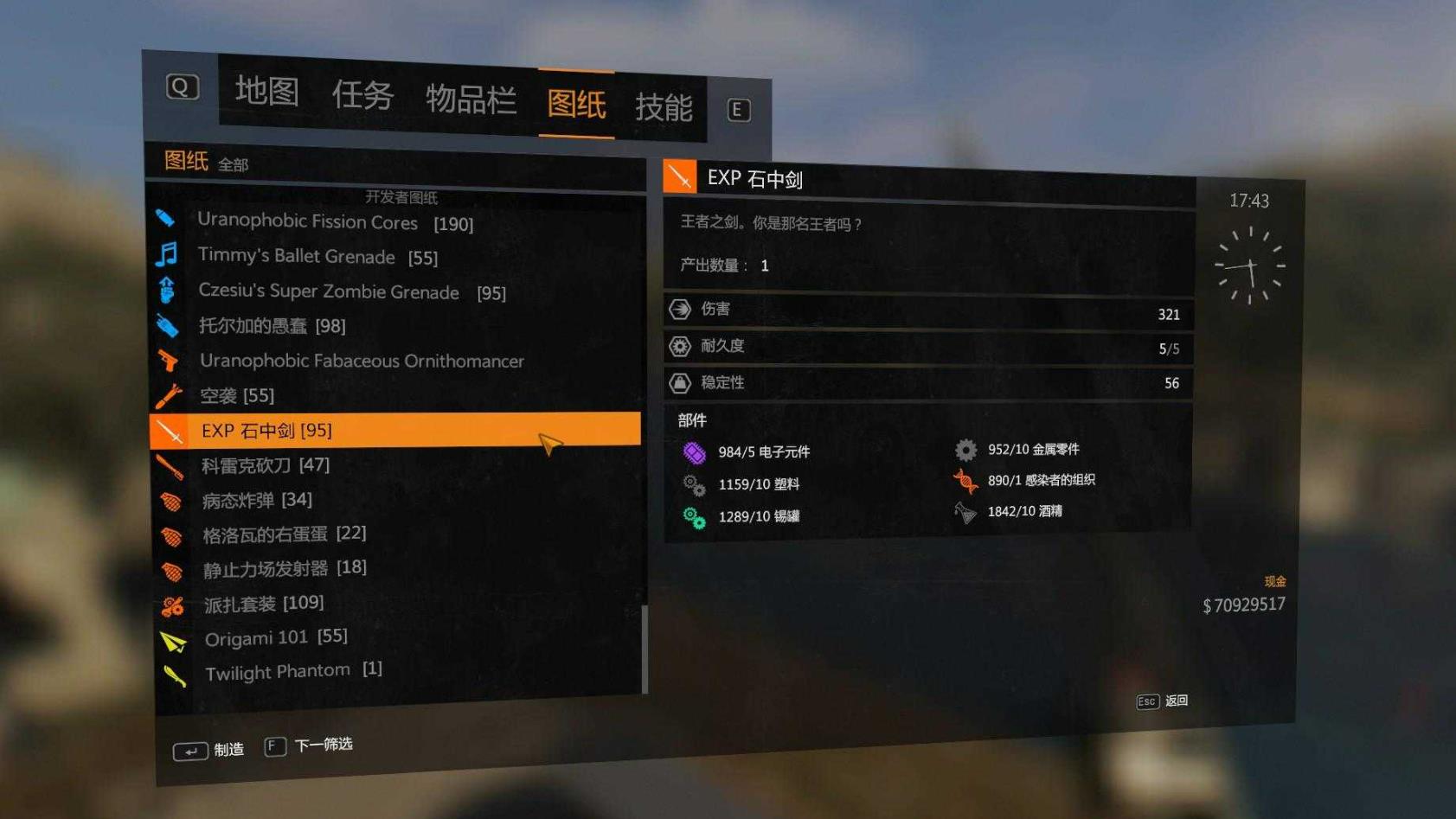Show the 技能 tab
Screen dimensions: 1456x819
pyautogui.click(x=664, y=107)
